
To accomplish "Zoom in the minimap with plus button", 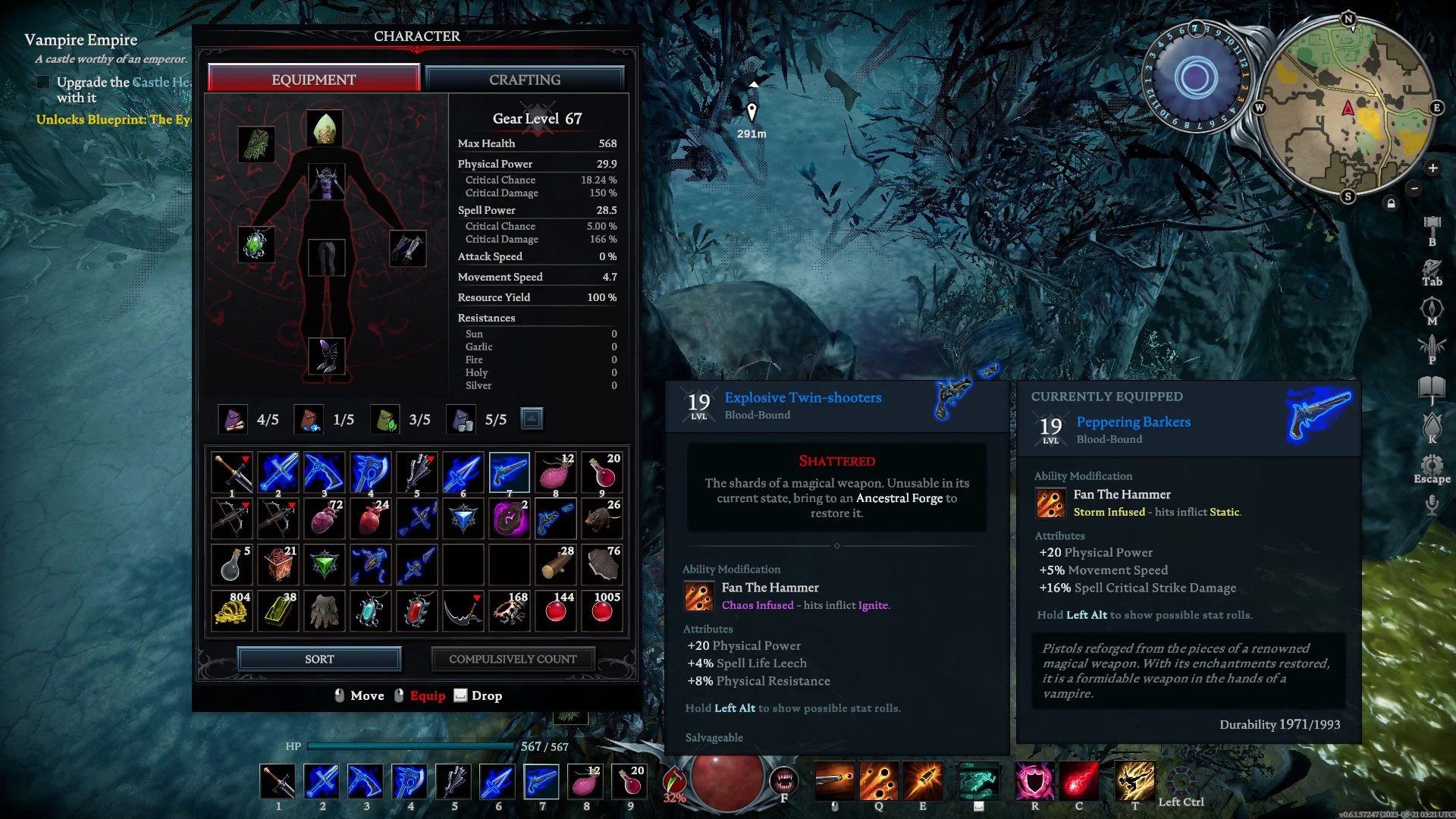I will (1432, 168).
